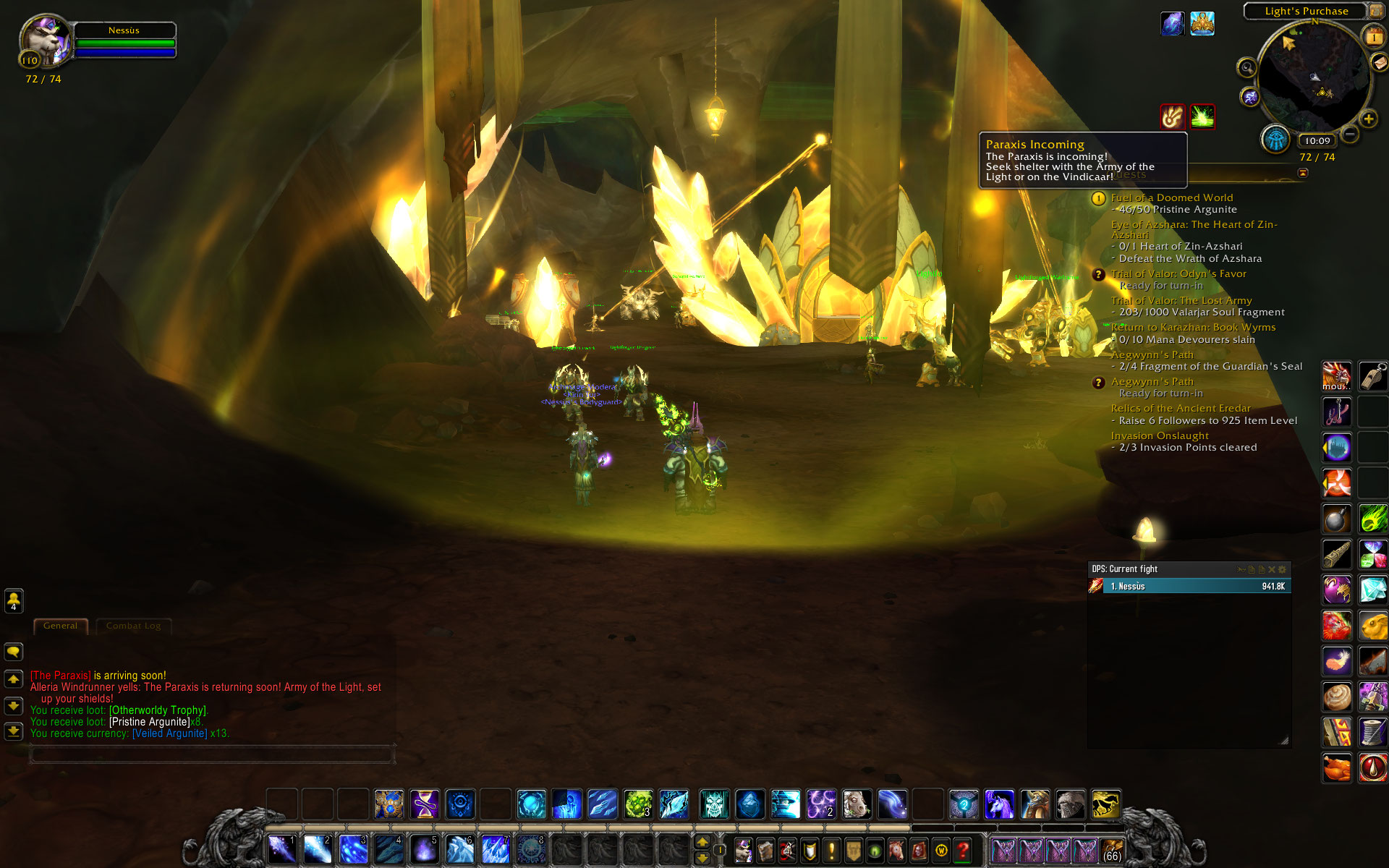Image resolution: width=1389 pixels, height=868 pixels.
Task: Select the General chat tab
Action: [x=60, y=626]
